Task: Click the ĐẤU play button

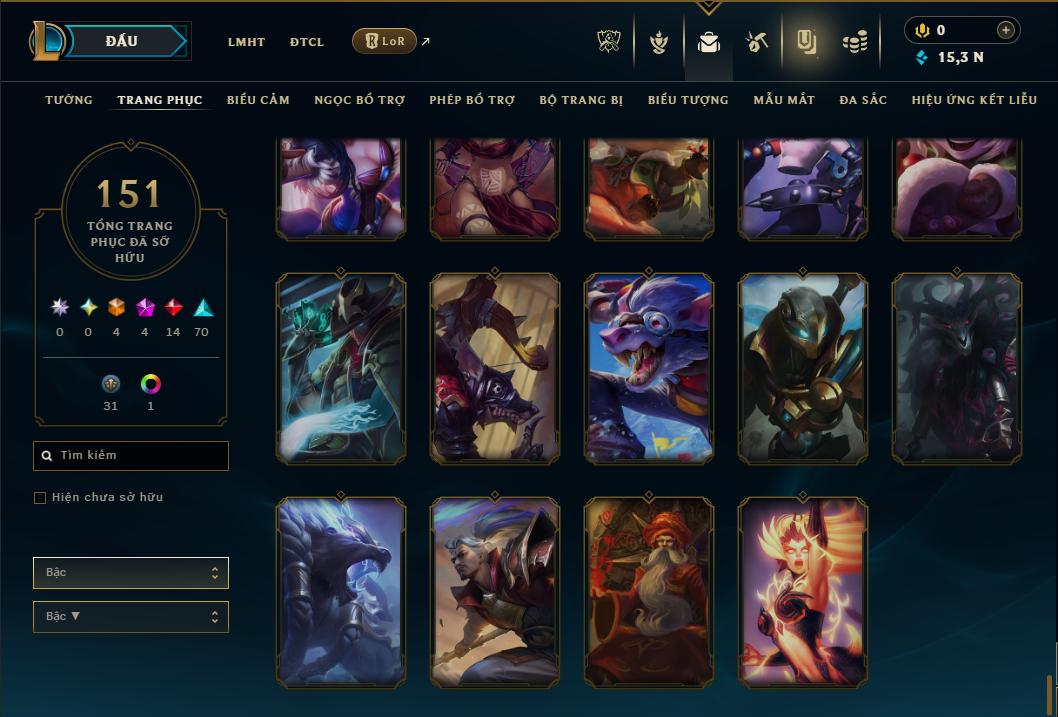Action: tap(121, 41)
